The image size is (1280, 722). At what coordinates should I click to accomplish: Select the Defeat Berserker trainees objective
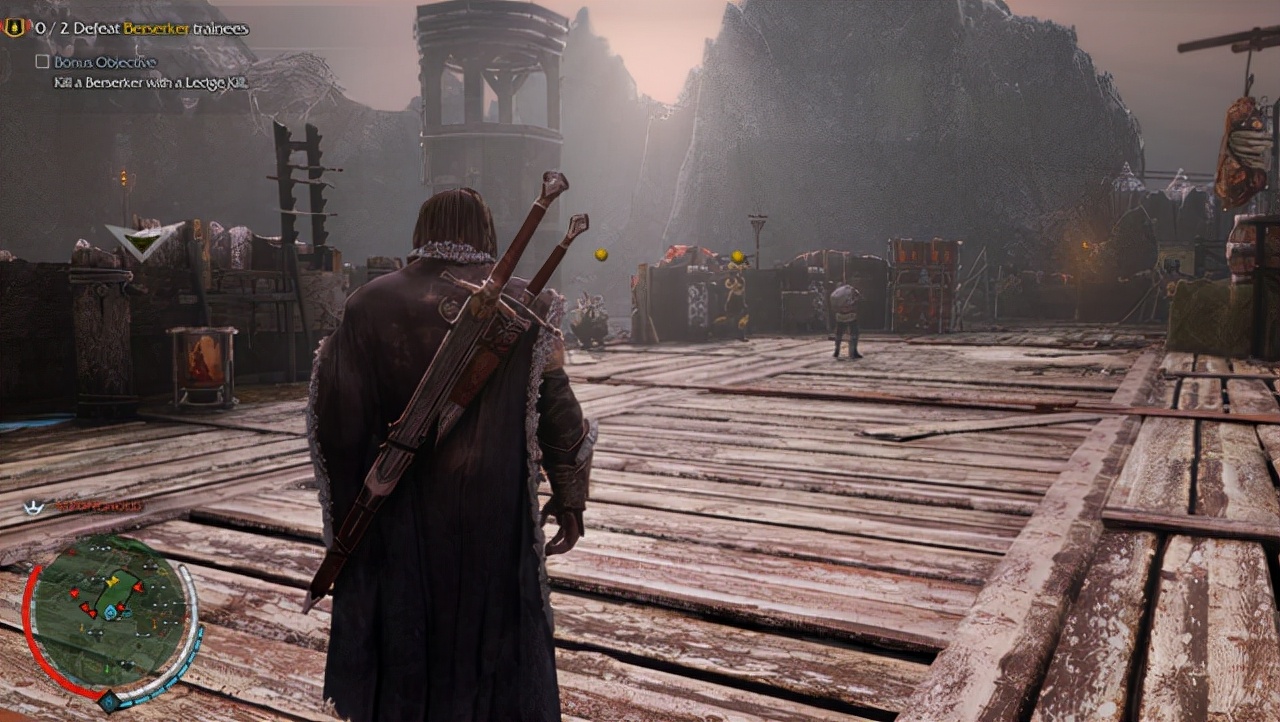point(142,29)
